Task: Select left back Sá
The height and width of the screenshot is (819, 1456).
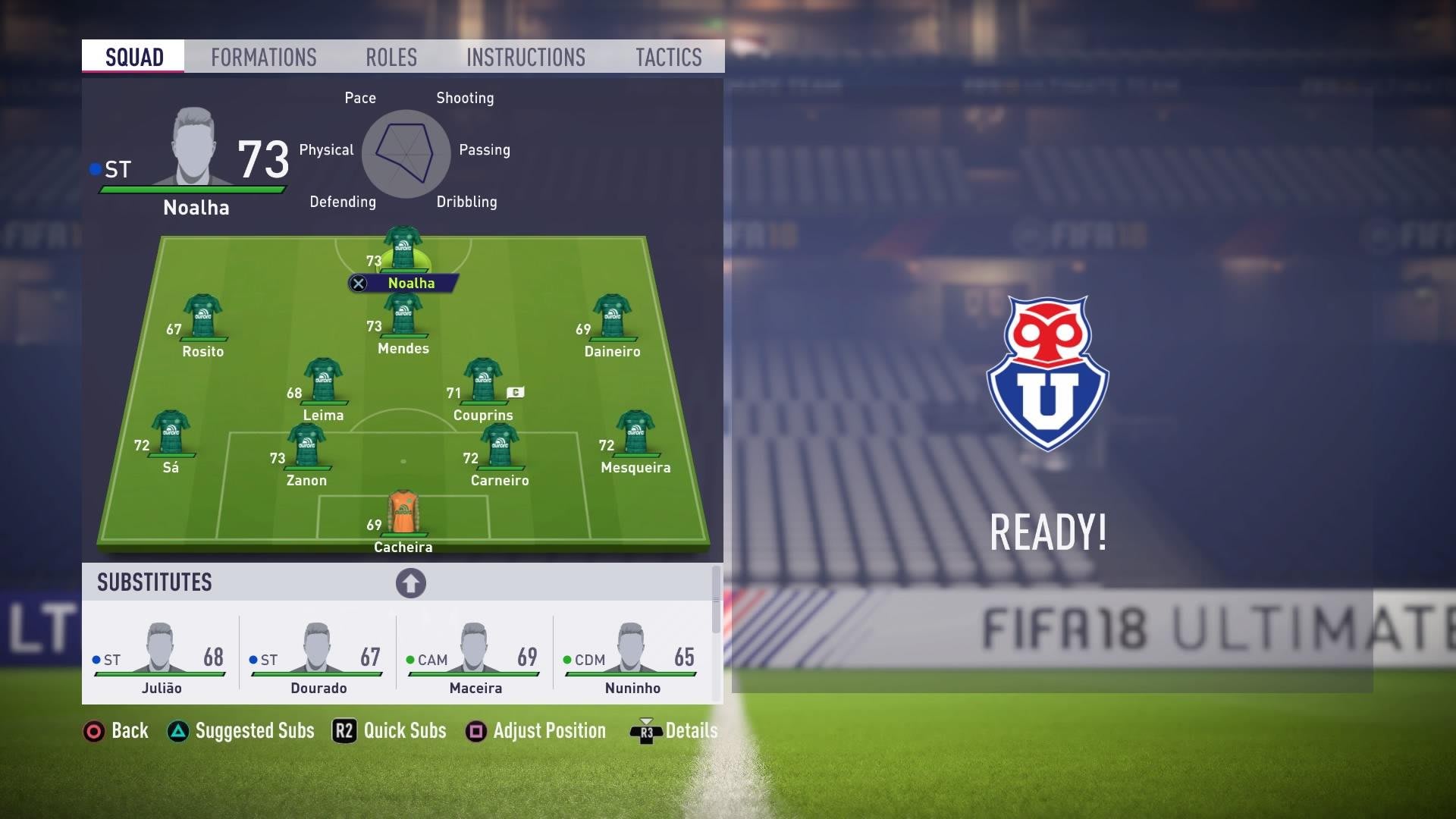Action: tap(171, 435)
